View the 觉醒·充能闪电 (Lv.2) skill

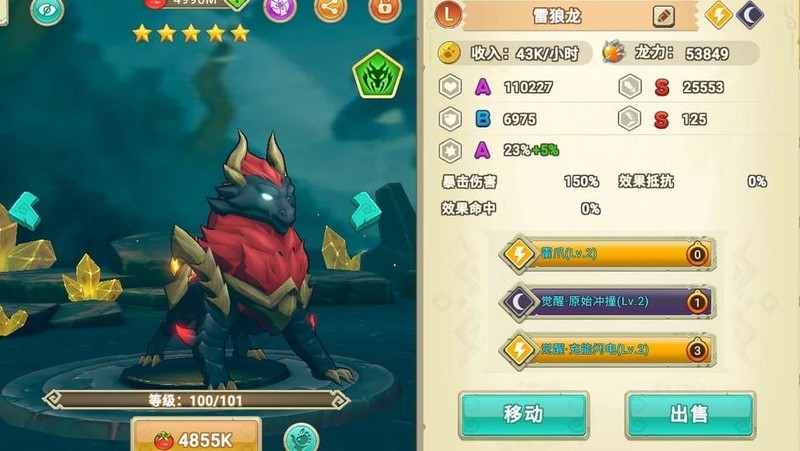(608, 348)
